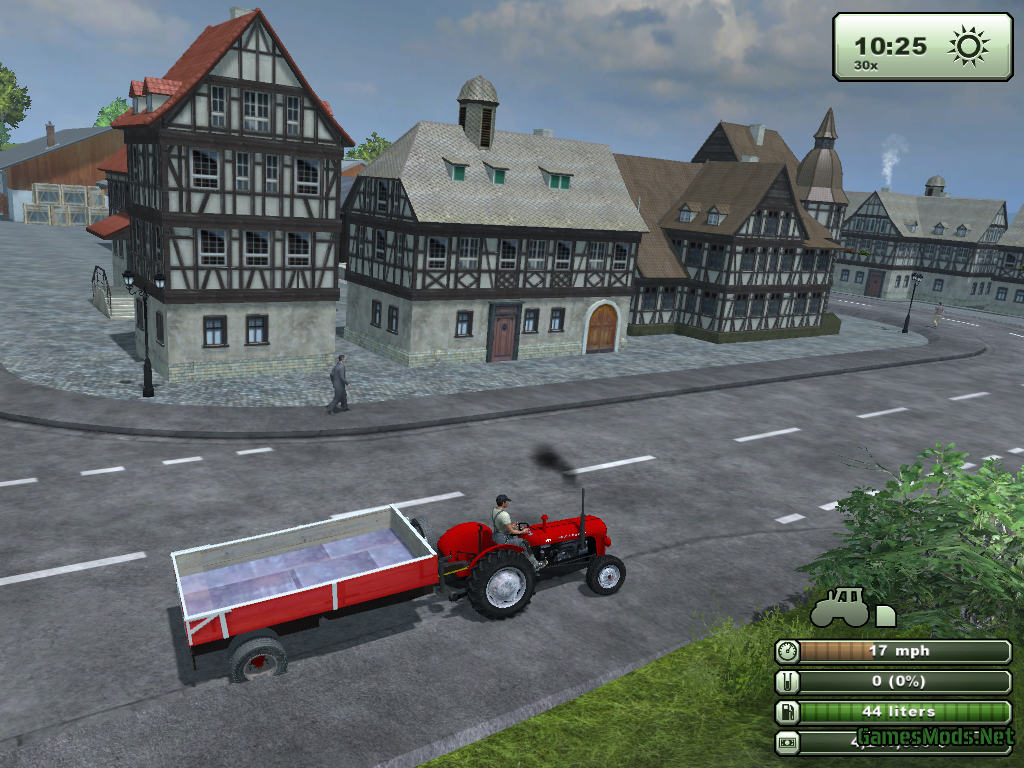Click the speedometer gauge icon
The height and width of the screenshot is (768, 1024).
coord(788,652)
